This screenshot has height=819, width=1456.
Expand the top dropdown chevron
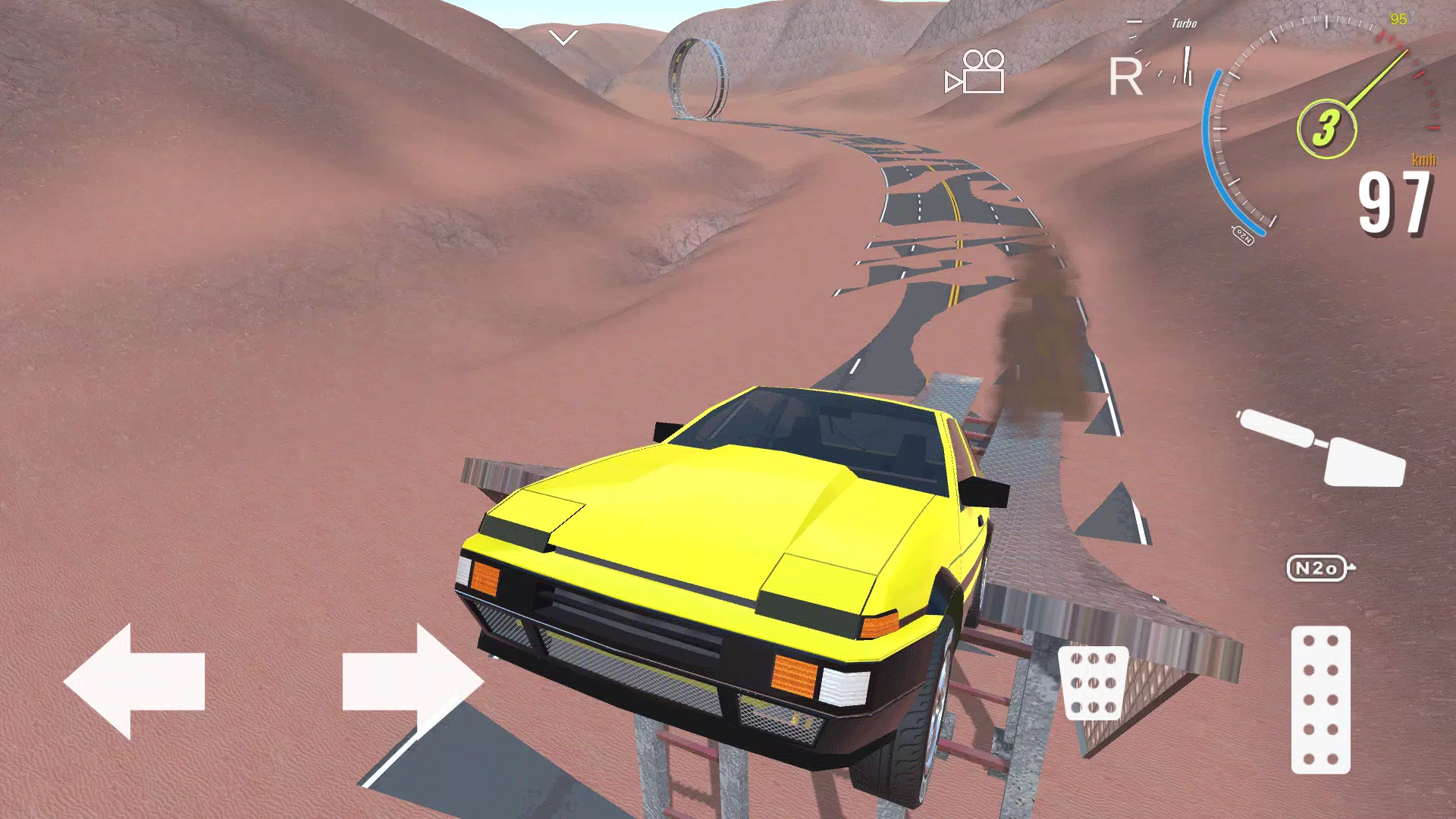pos(563,37)
